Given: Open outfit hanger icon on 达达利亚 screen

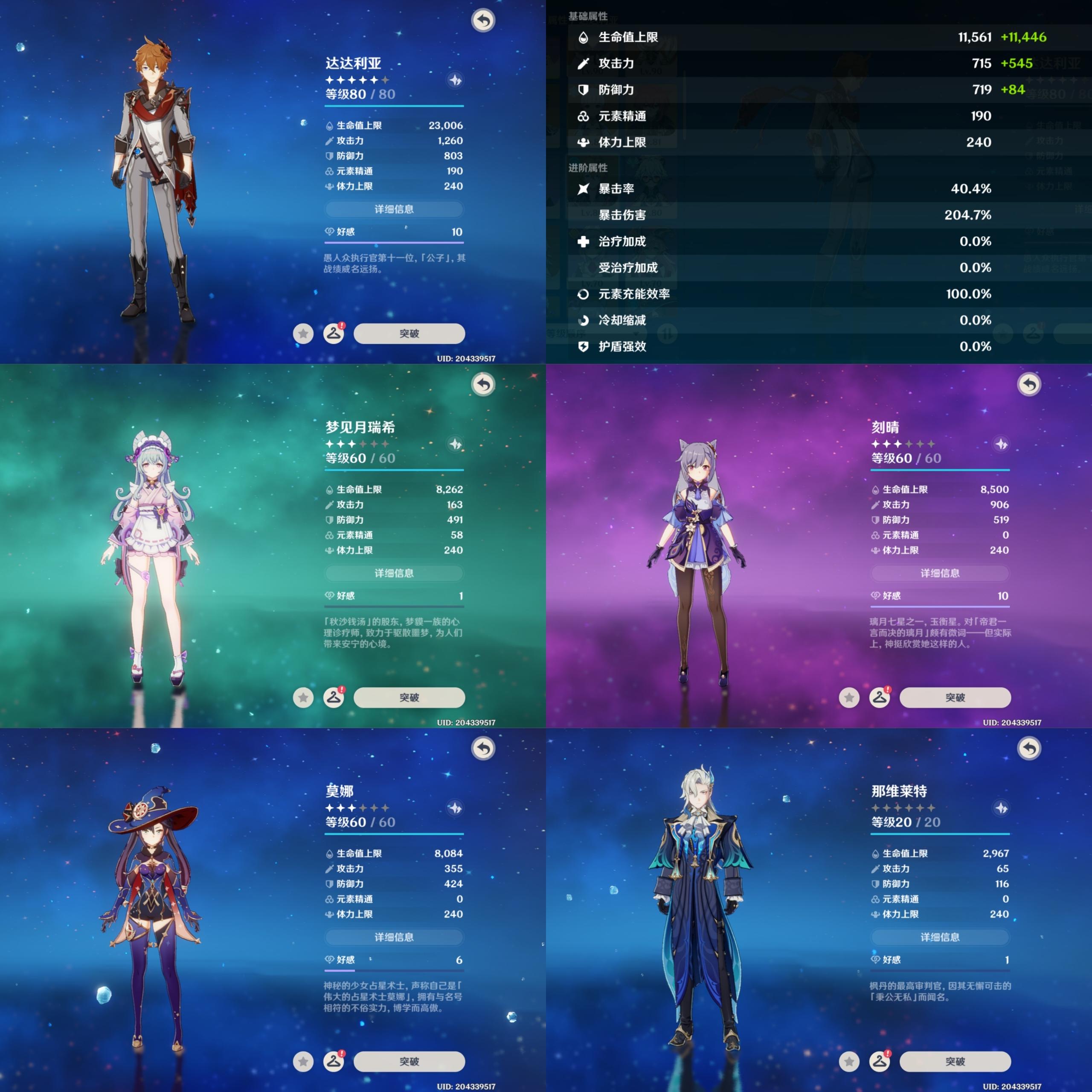Looking at the screenshot, I should coord(334,334).
